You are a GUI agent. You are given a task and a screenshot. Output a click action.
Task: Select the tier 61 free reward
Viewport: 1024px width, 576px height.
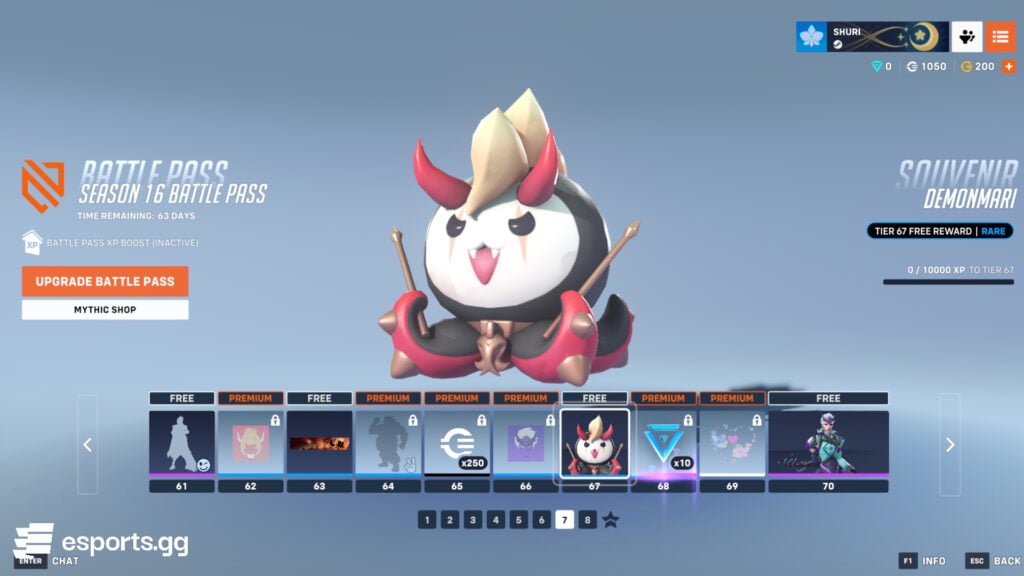click(182, 441)
